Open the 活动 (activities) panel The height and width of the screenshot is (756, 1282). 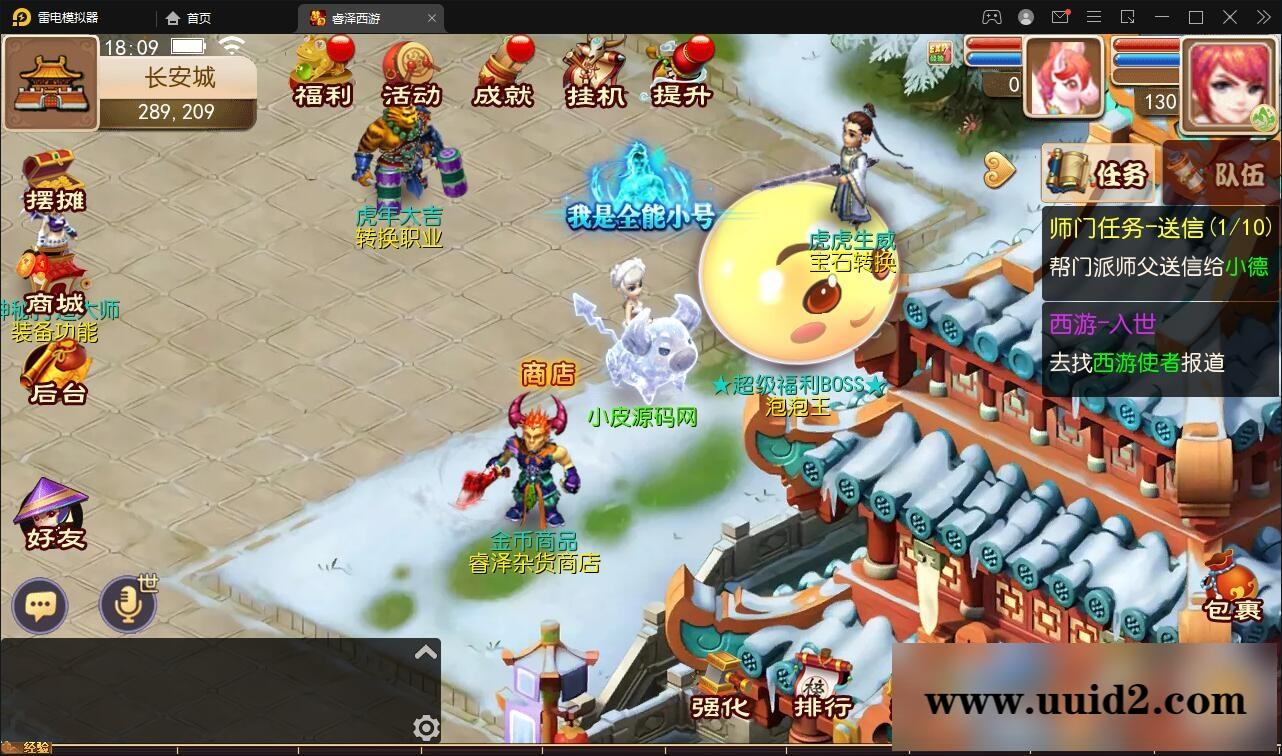[x=409, y=75]
